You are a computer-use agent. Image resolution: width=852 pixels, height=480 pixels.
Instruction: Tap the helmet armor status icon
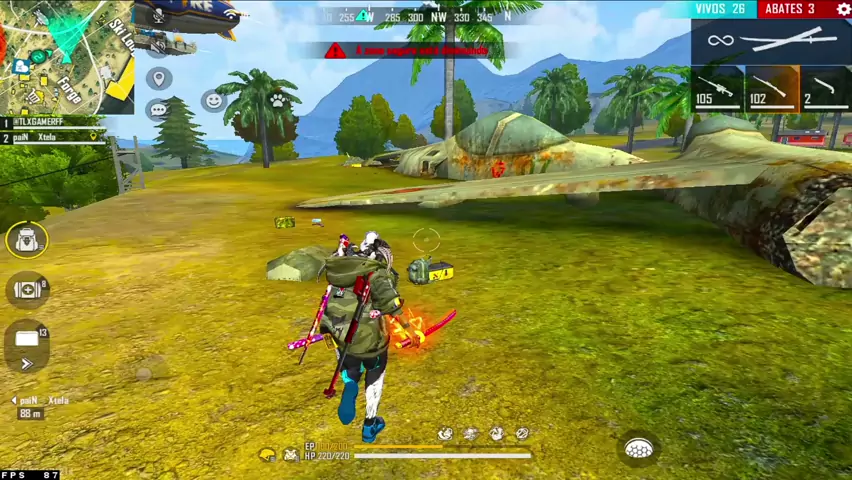click(x=267, y=455)
